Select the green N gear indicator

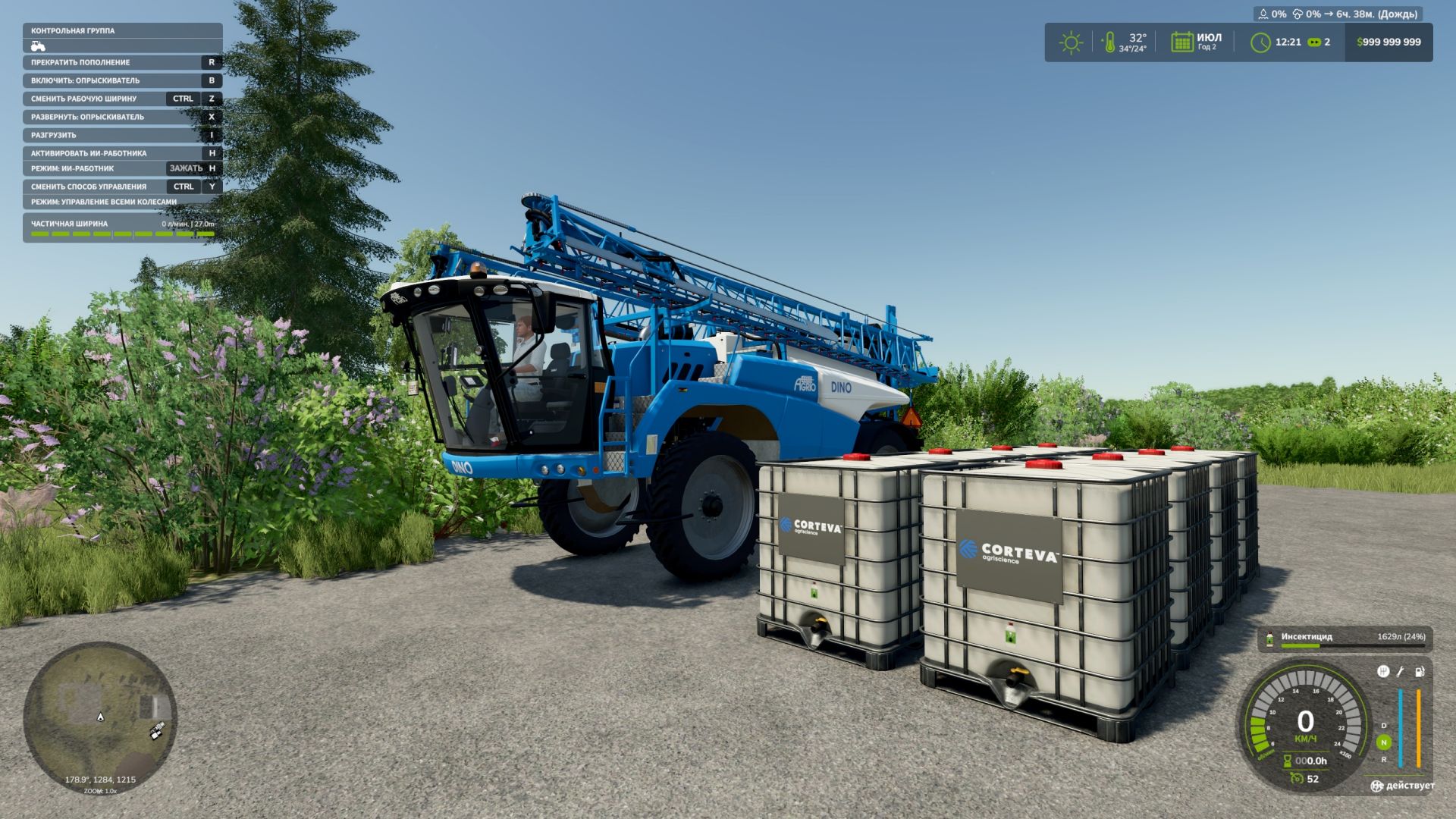[x=1383, y=742]
